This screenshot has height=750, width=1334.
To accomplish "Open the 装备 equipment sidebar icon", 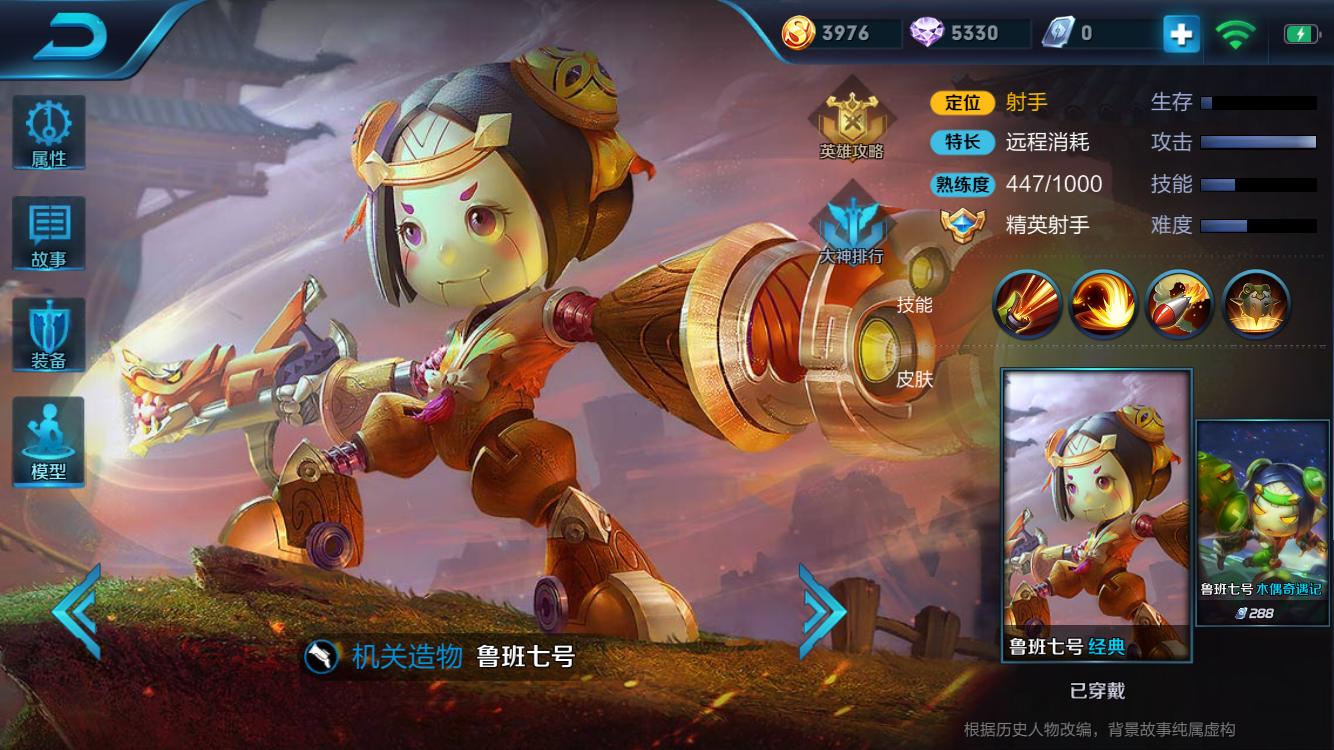I will [48, 332].
